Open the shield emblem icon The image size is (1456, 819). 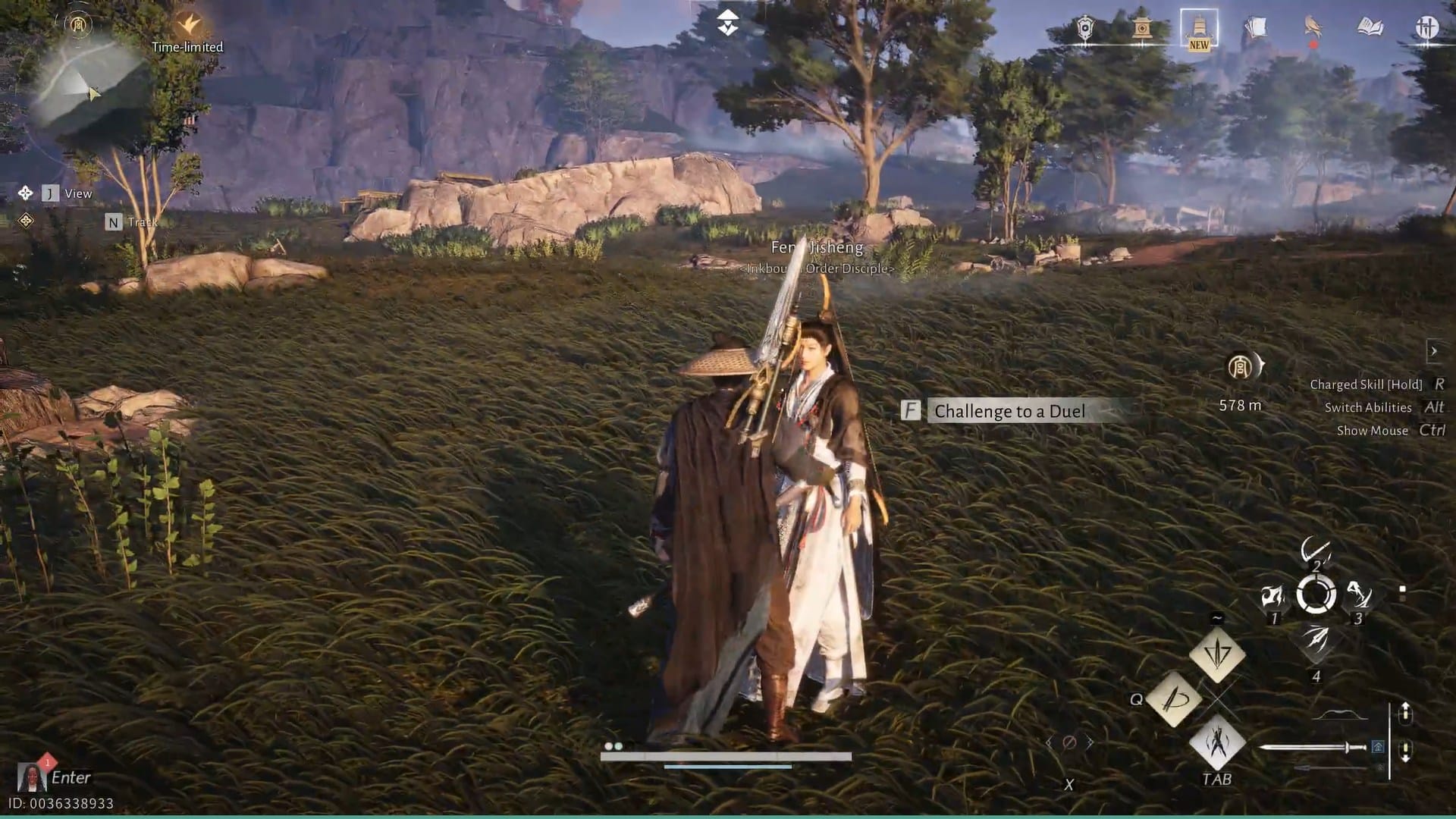1086,28
